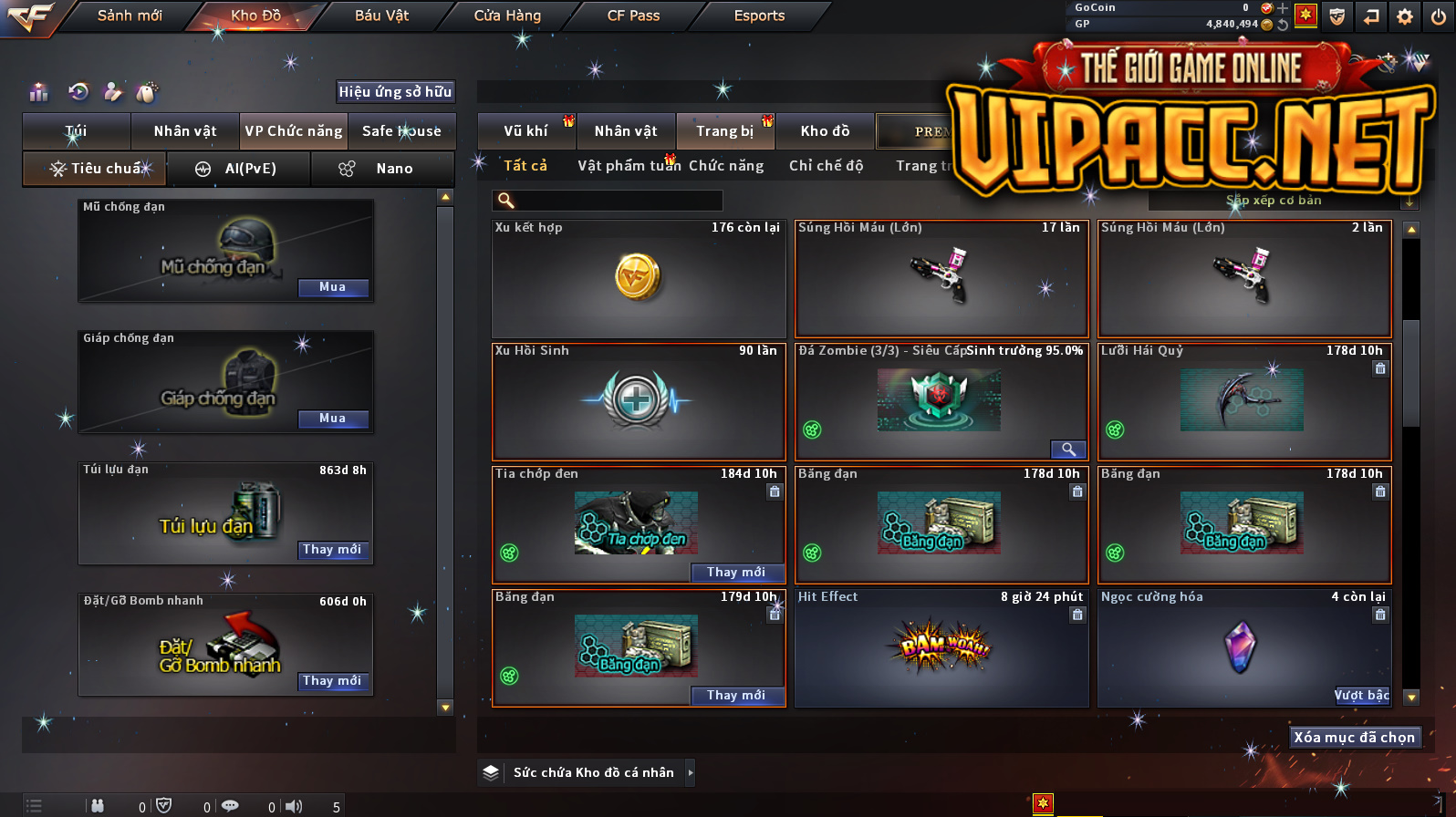This screenshot has width=1456, height=817.
Task: Renew the Túi lựu đạn item
Action: coord(333,550)
